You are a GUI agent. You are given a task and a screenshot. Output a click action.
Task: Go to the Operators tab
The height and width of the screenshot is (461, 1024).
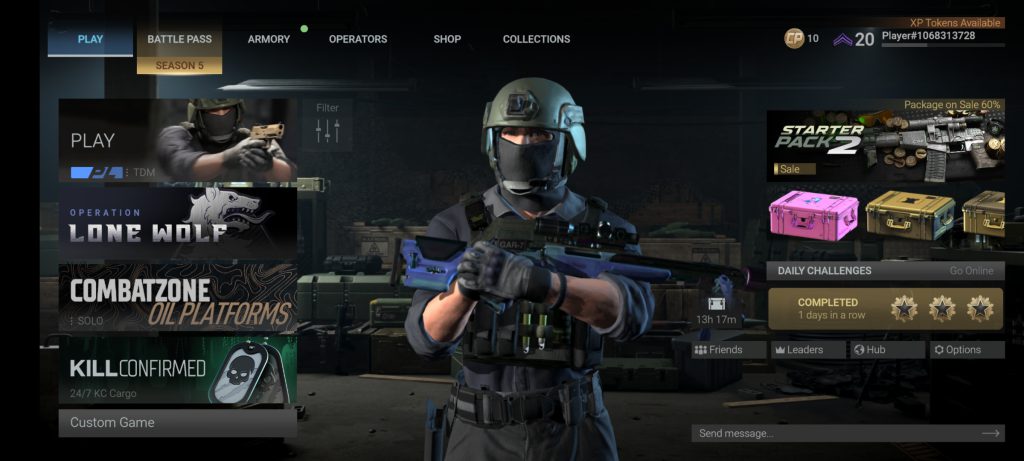click(x=358, y=39)
